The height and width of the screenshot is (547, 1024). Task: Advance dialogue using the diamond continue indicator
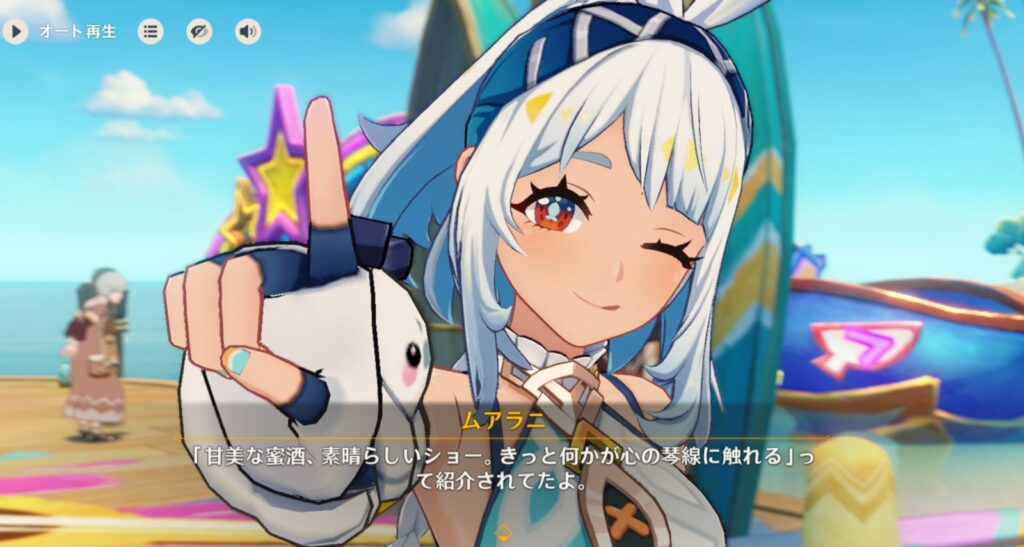tap(506, 530)
